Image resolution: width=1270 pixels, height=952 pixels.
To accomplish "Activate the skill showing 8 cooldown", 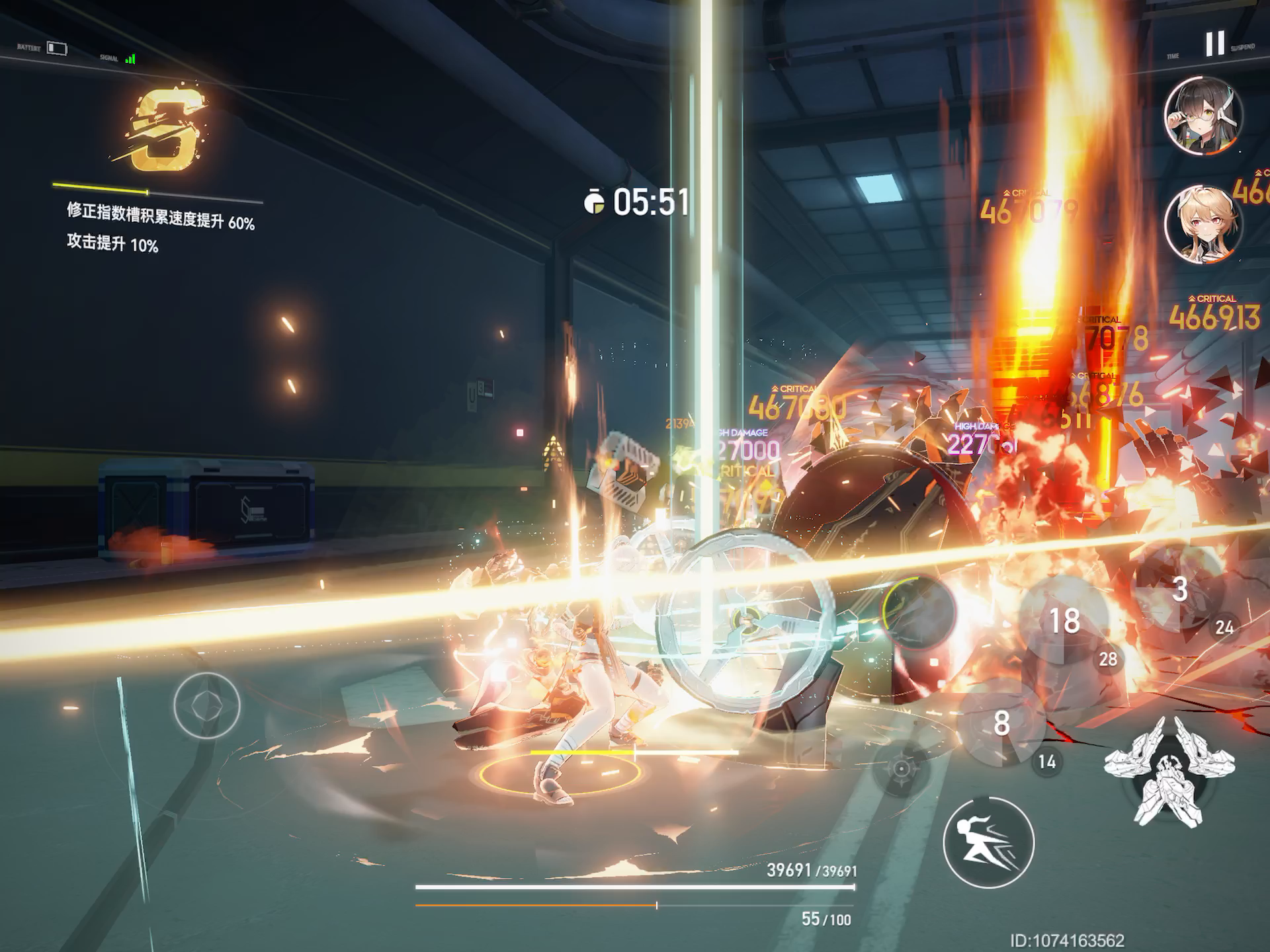I will [x=1002, y=723].
